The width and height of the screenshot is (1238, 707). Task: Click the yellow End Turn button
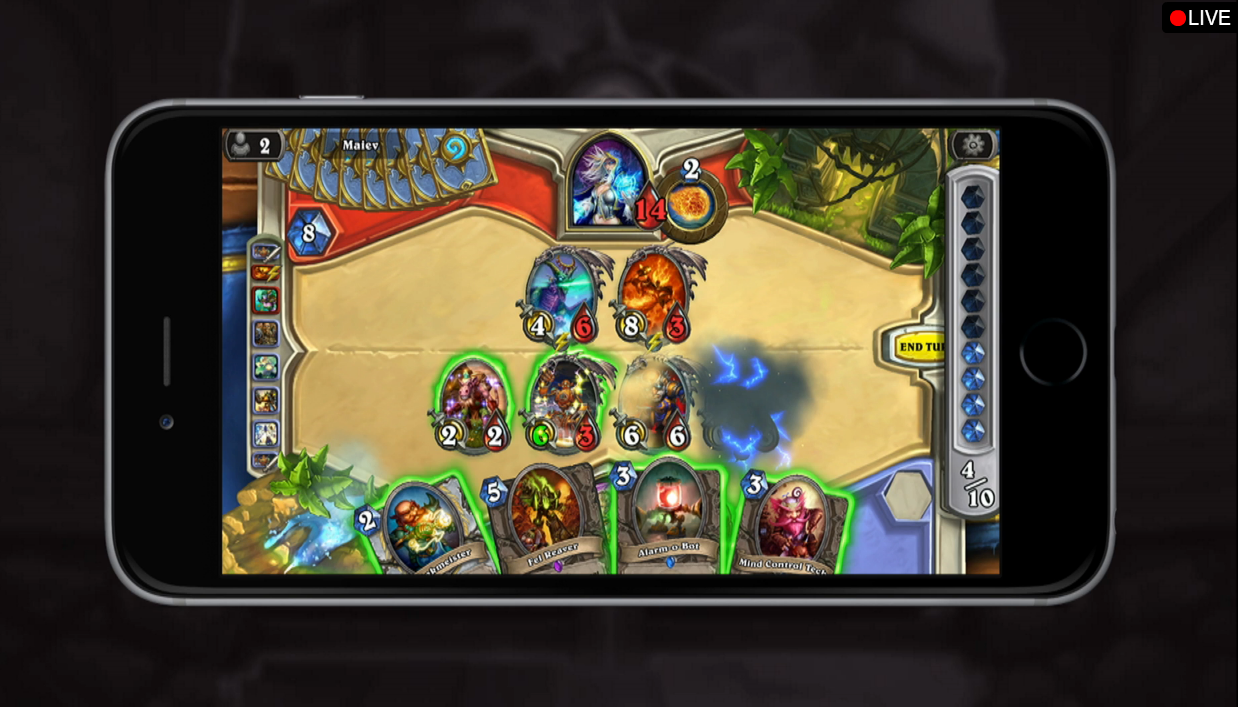click(x=918, y=347)
